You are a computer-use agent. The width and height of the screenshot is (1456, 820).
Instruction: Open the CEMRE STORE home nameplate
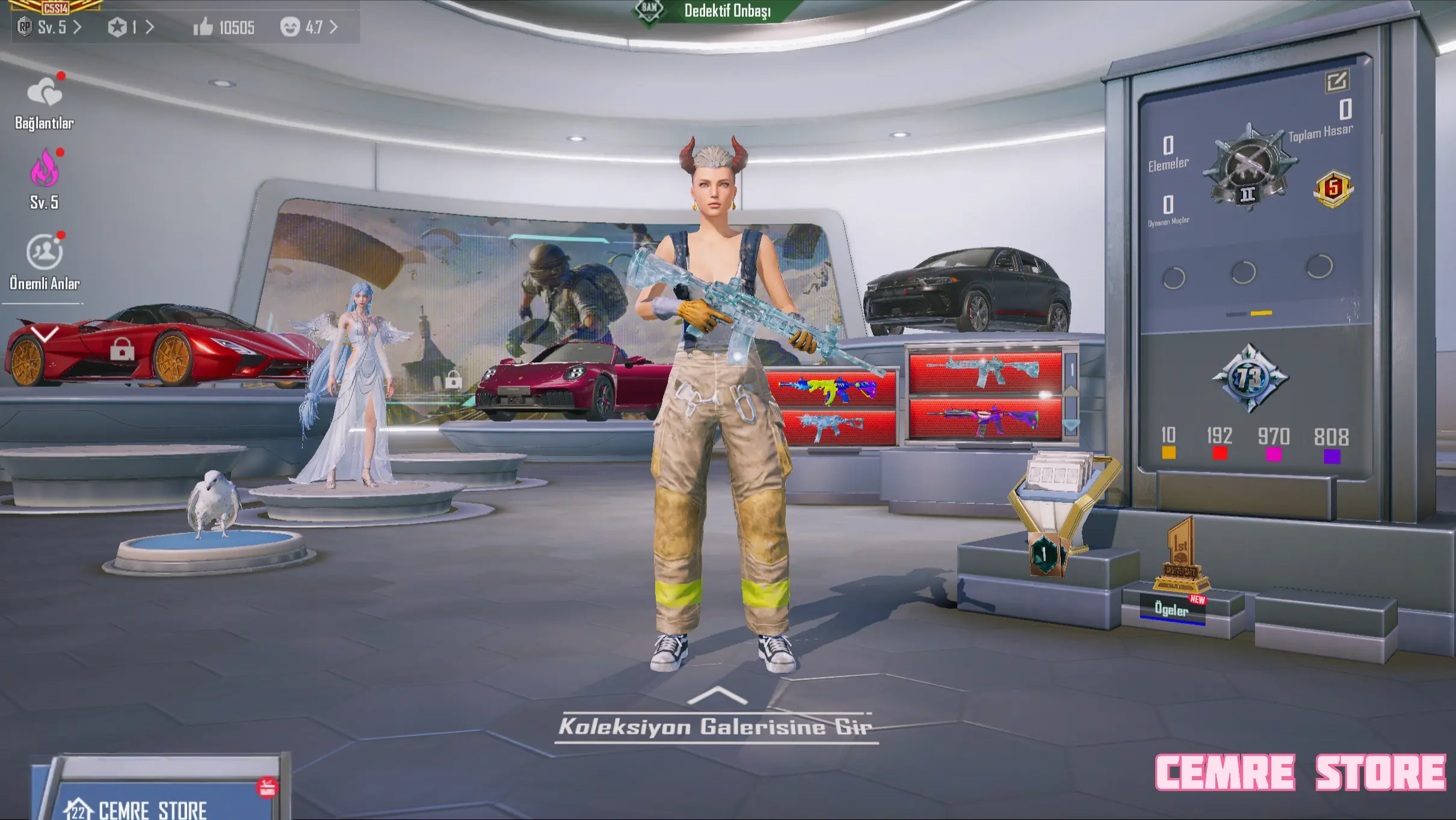pos(152,809)
